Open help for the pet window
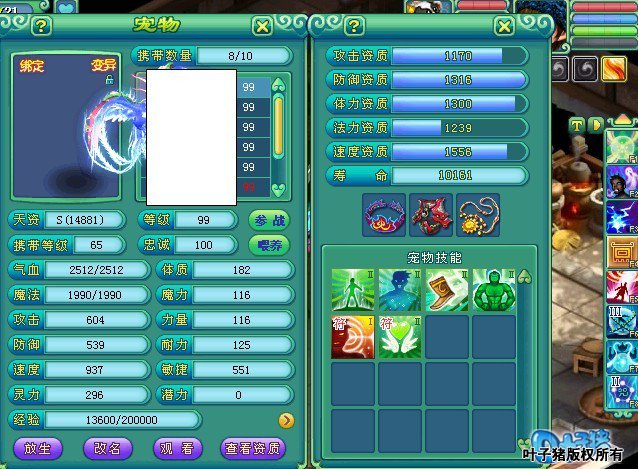This screenshot has width=638, height=469. tap(41, 25)
